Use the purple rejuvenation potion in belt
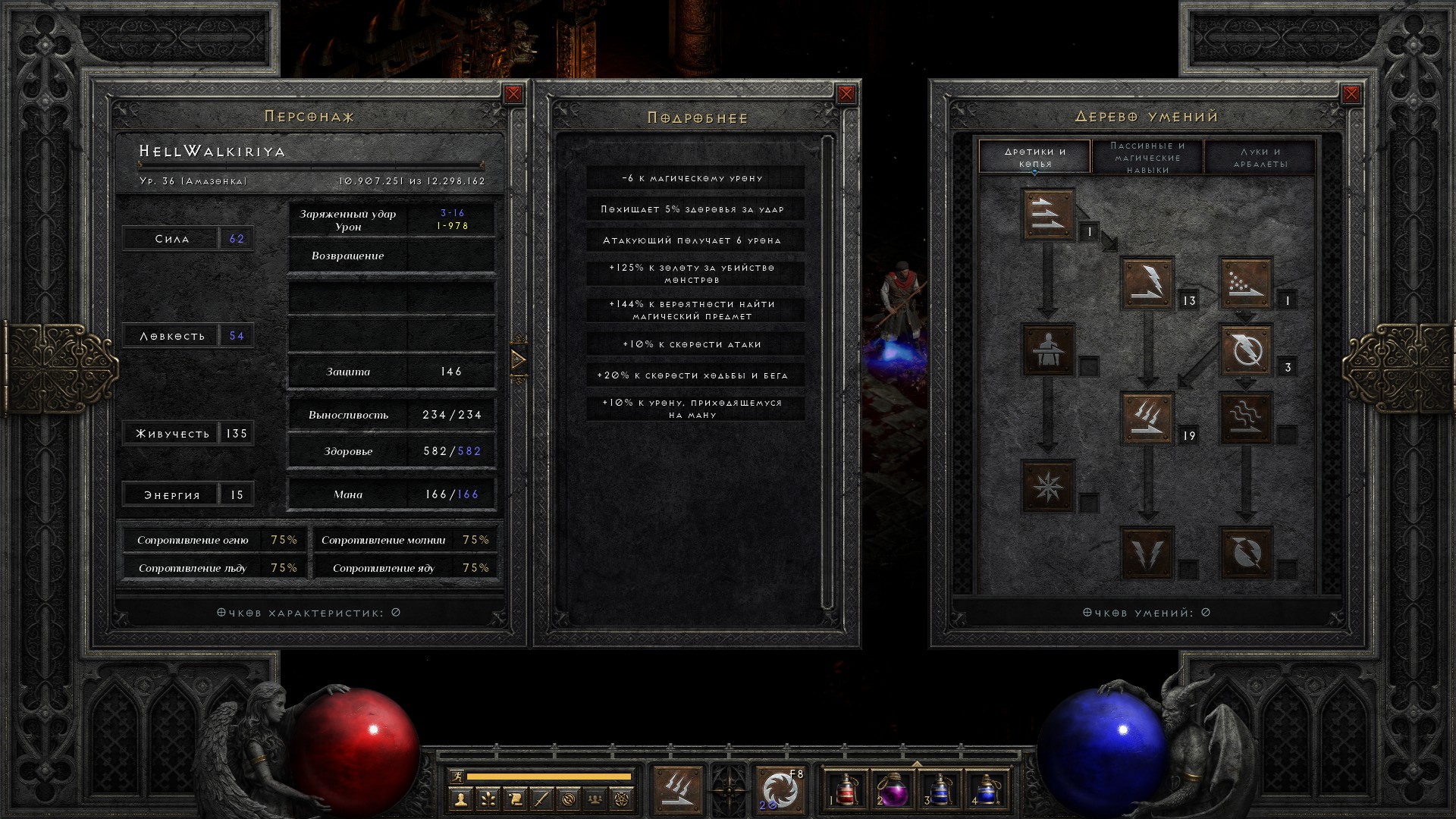Viewport: 1456px width, 819px height. [x=893, y=790]
